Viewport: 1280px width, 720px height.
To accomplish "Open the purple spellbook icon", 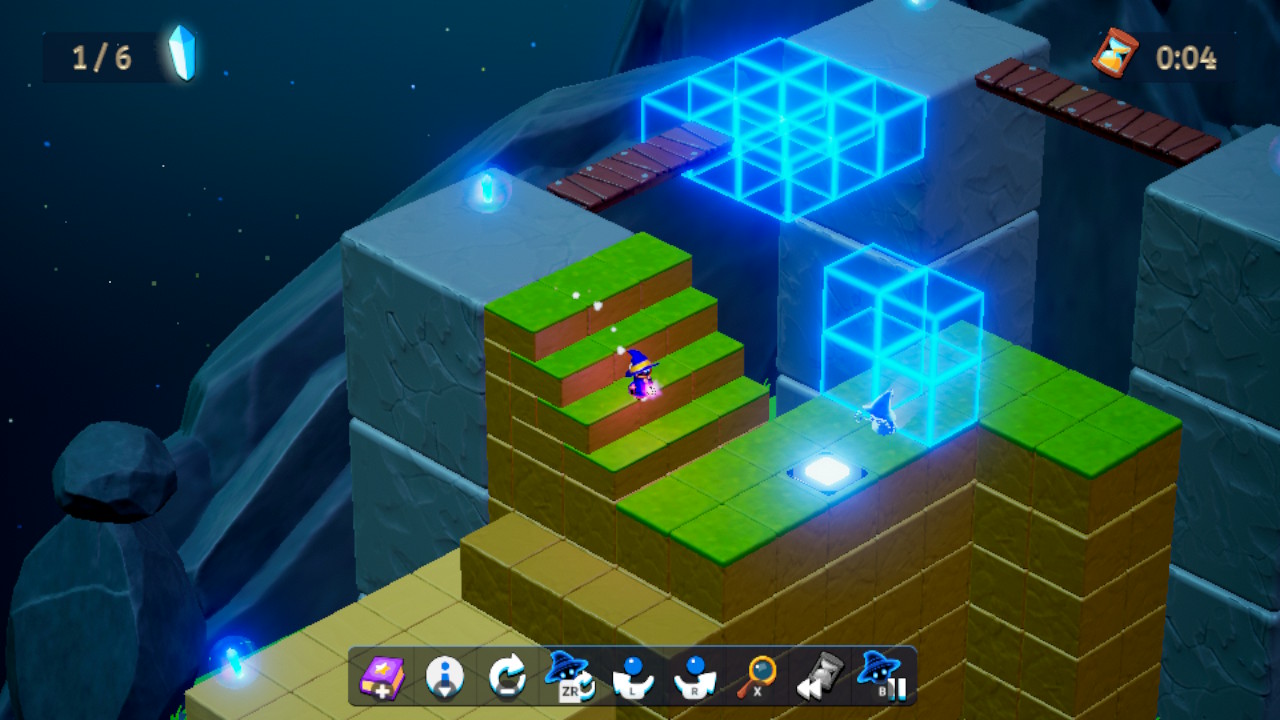I will click(x=383, y=678).
